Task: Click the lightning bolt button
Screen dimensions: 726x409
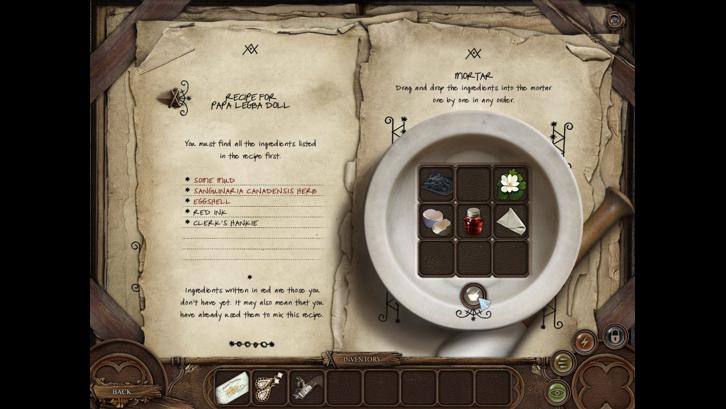Action: point(587,340)
